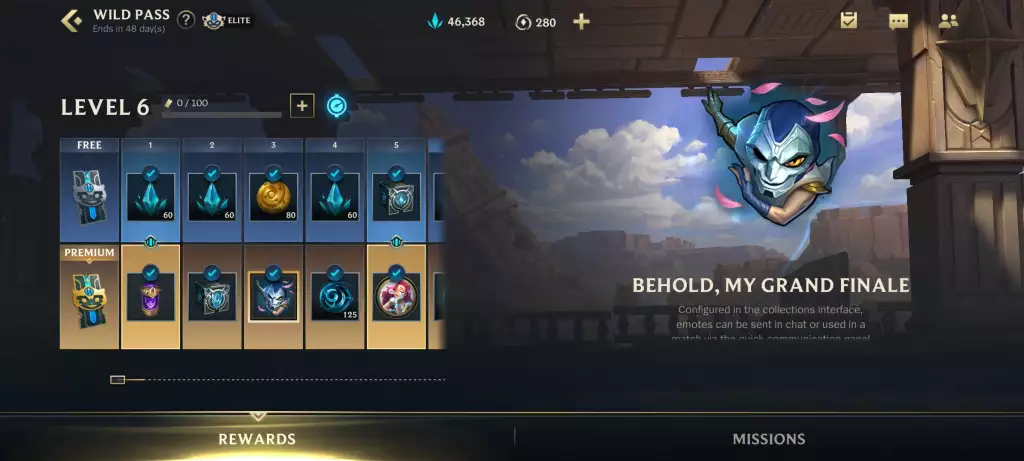Viewport: 1024px width, 461px height.
Task: Select the level 5 premium champion portrait reward
Action: point(396,297)
